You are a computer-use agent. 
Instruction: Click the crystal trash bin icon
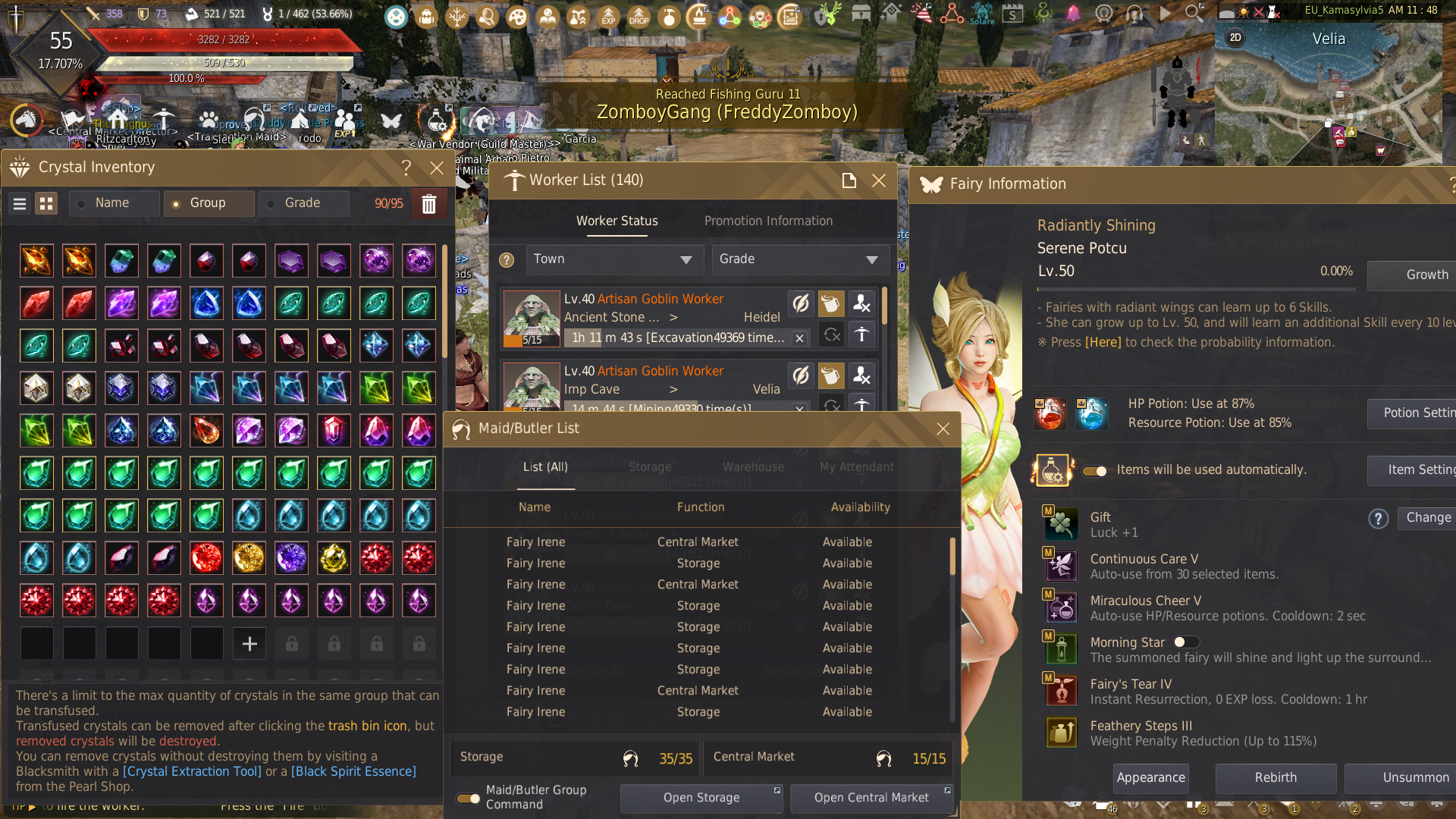point(428,204)
